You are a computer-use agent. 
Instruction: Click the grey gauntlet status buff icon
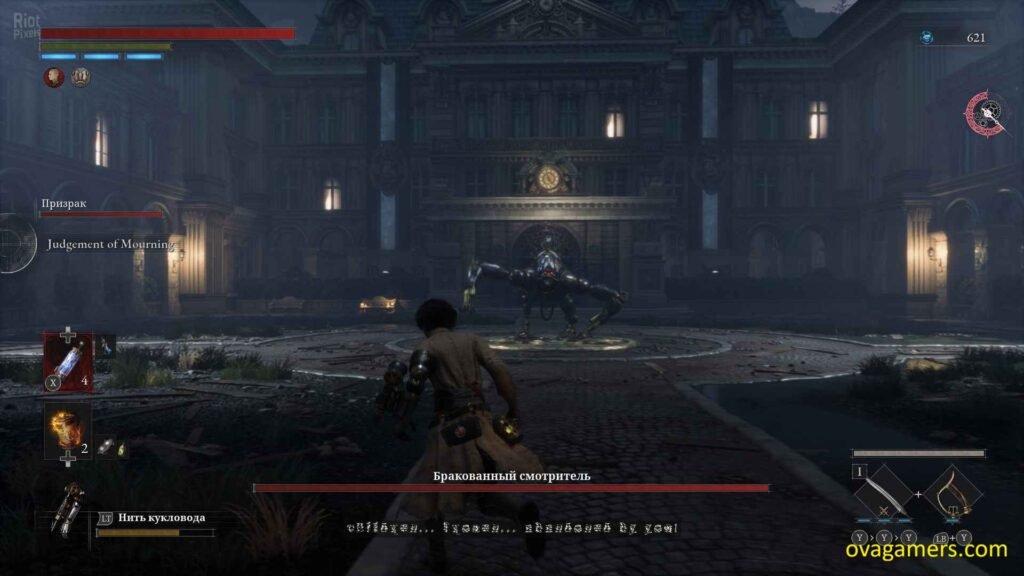pyautogui.click(x=80, y=77)
